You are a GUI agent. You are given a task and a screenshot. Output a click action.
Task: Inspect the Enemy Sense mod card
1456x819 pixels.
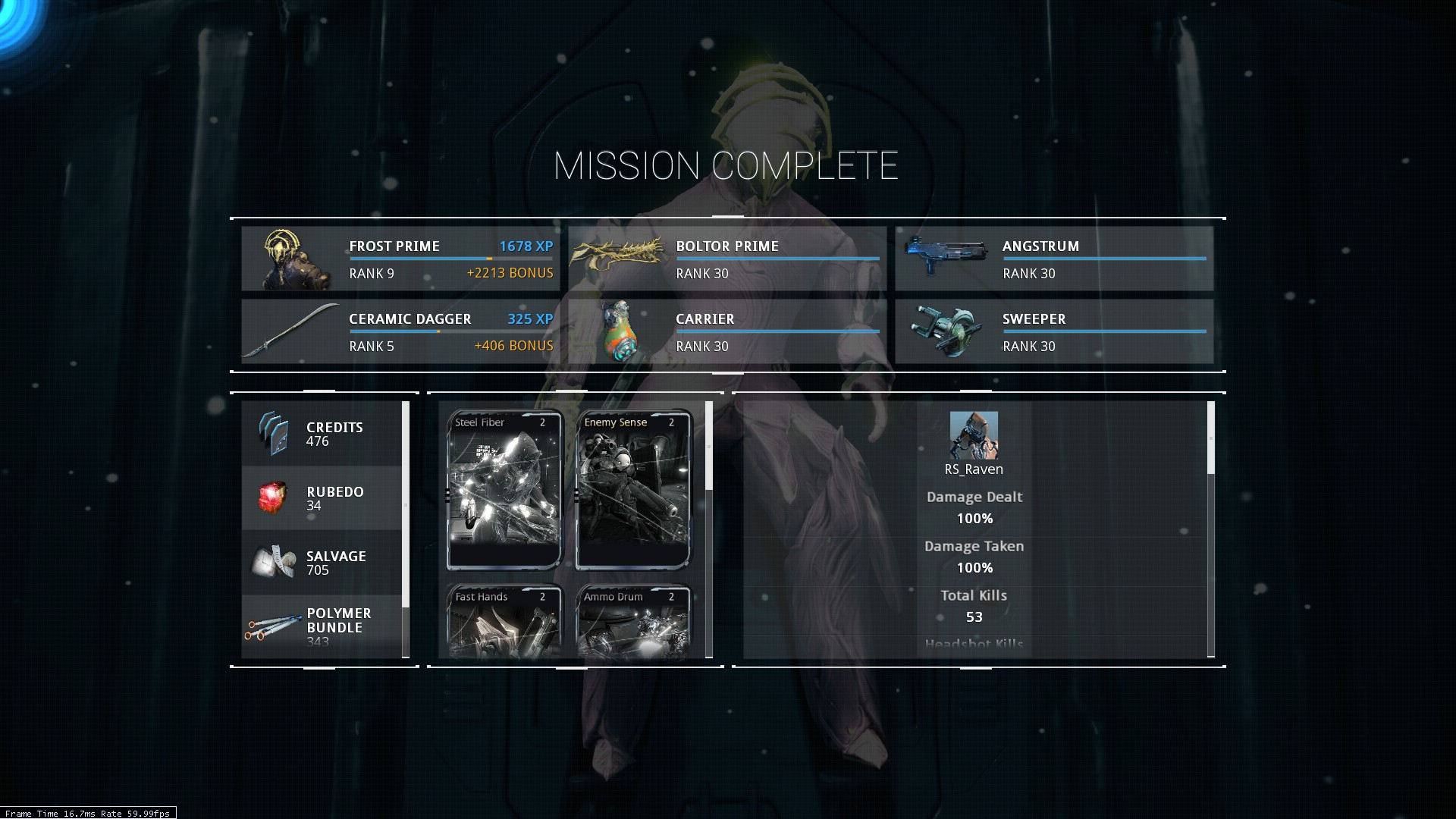(633, 490)
